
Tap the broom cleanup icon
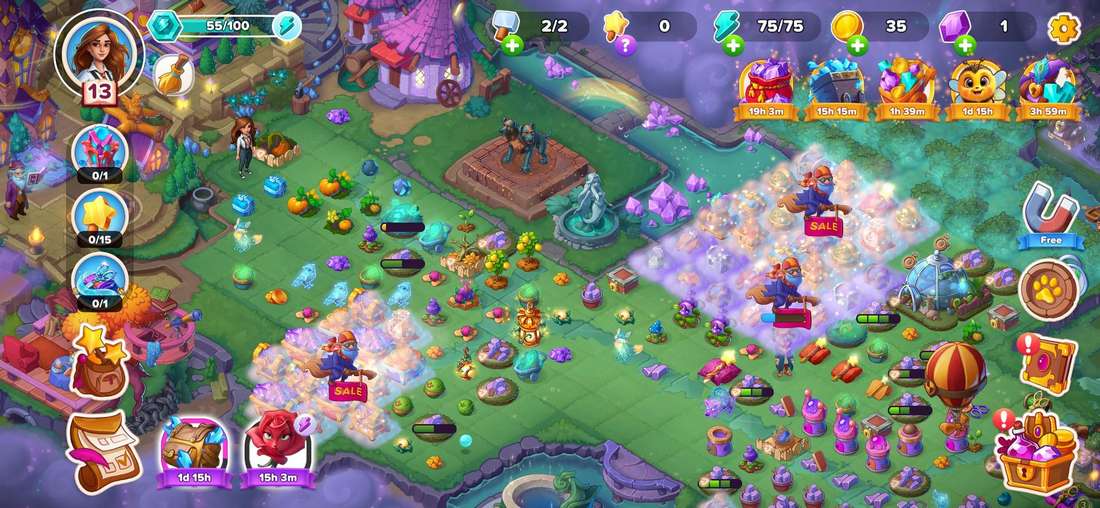tap(173, 74)
